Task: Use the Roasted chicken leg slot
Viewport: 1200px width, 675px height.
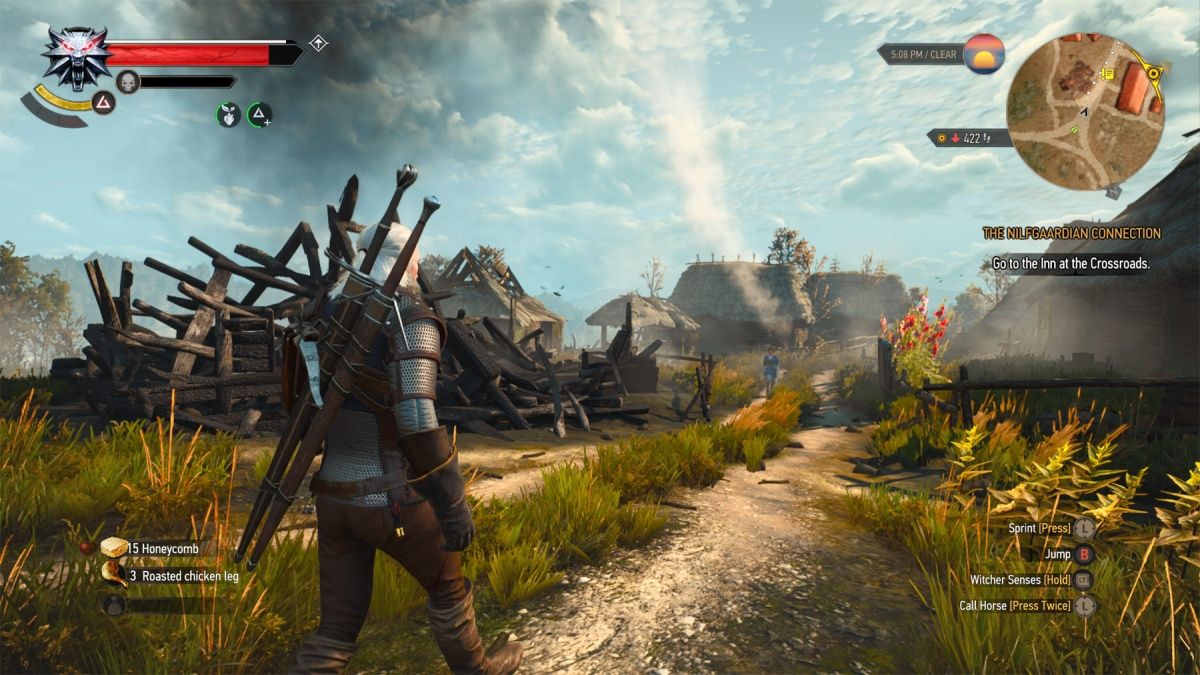Action: pos(115,575)
